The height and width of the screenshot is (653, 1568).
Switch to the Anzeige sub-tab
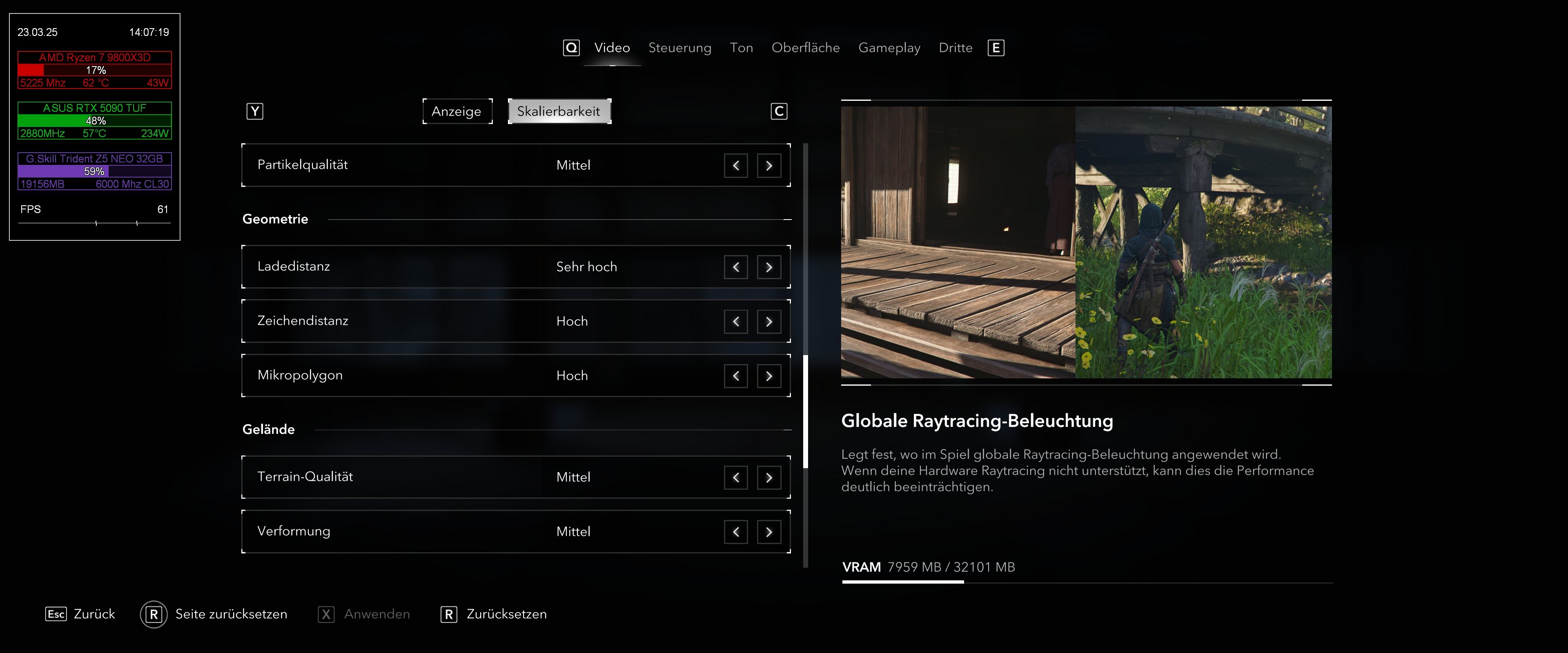coord(457,111)
